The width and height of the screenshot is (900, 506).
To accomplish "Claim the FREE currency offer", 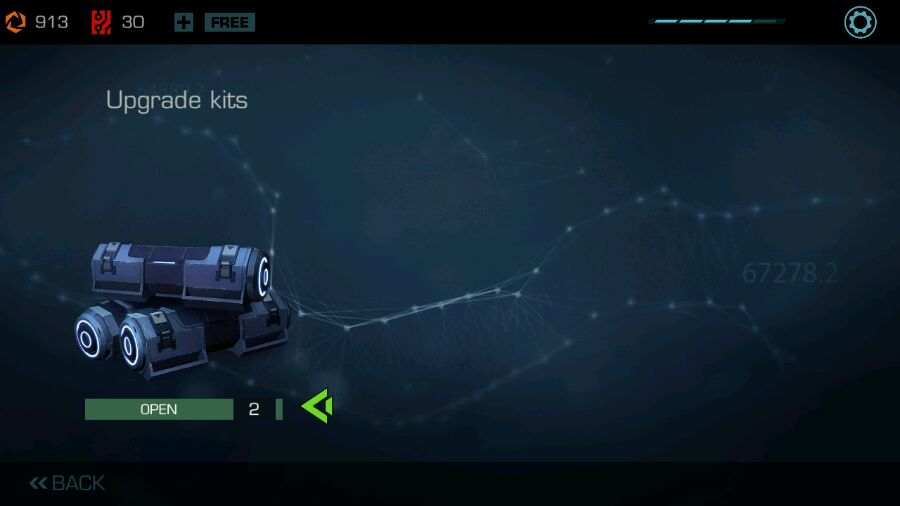I will coord(229,22).
